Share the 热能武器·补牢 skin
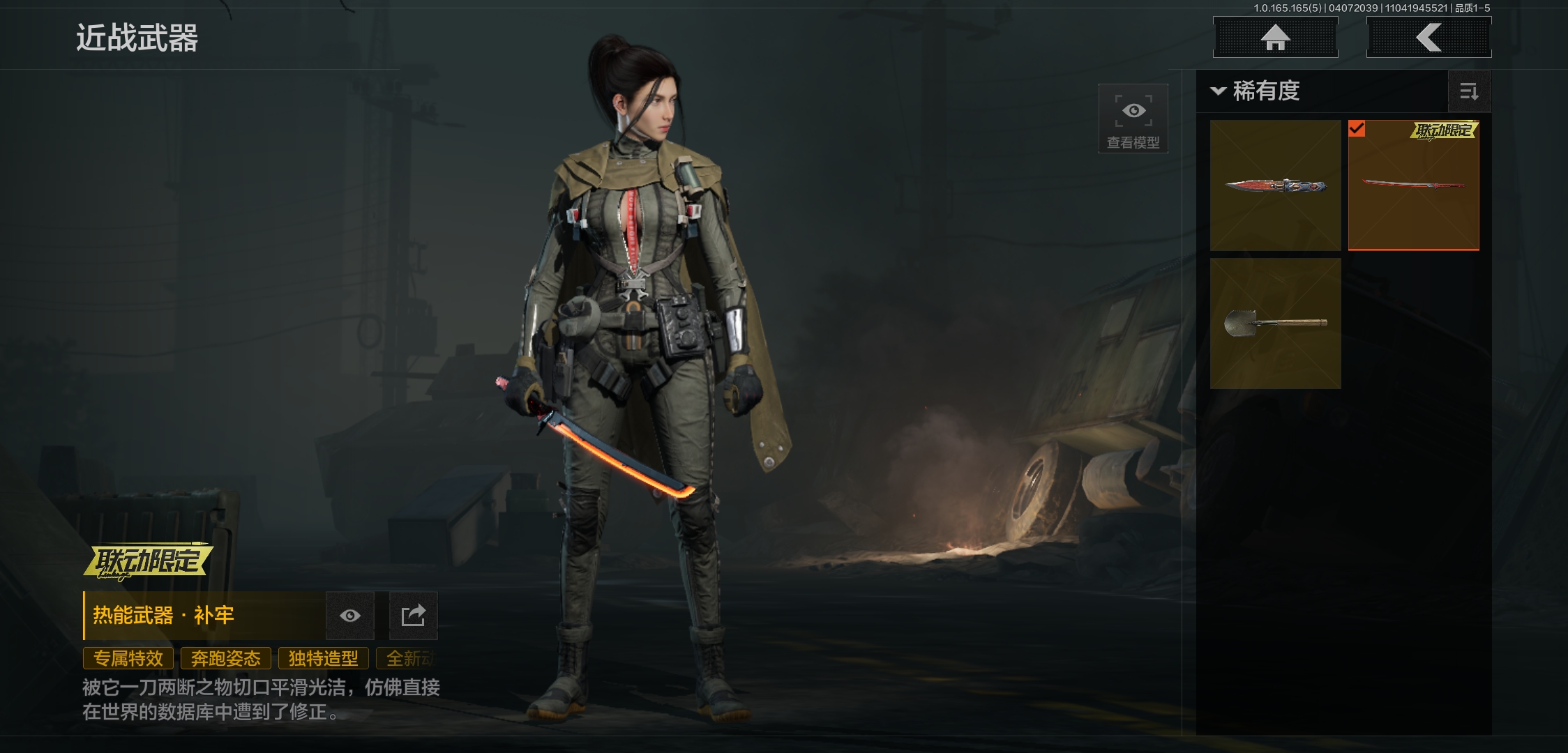The image size is (1568, 753). [x=413, y=616]
